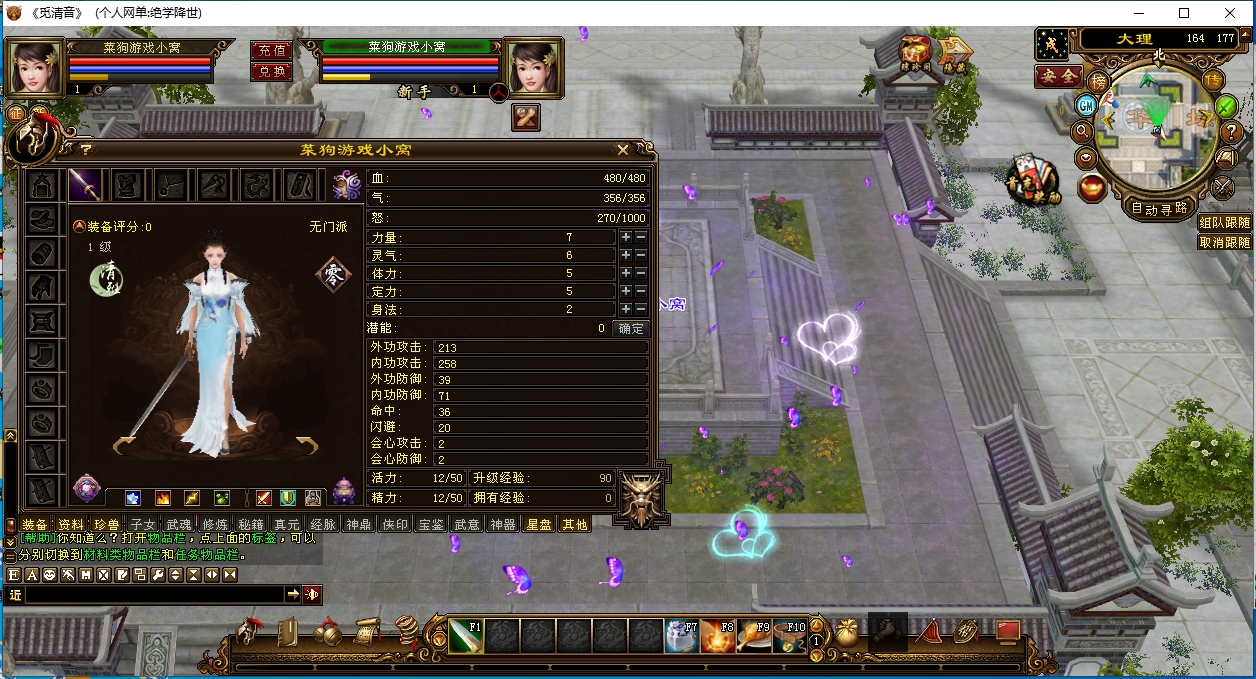Decrease 身法 with its minus button

click(641, 309)
